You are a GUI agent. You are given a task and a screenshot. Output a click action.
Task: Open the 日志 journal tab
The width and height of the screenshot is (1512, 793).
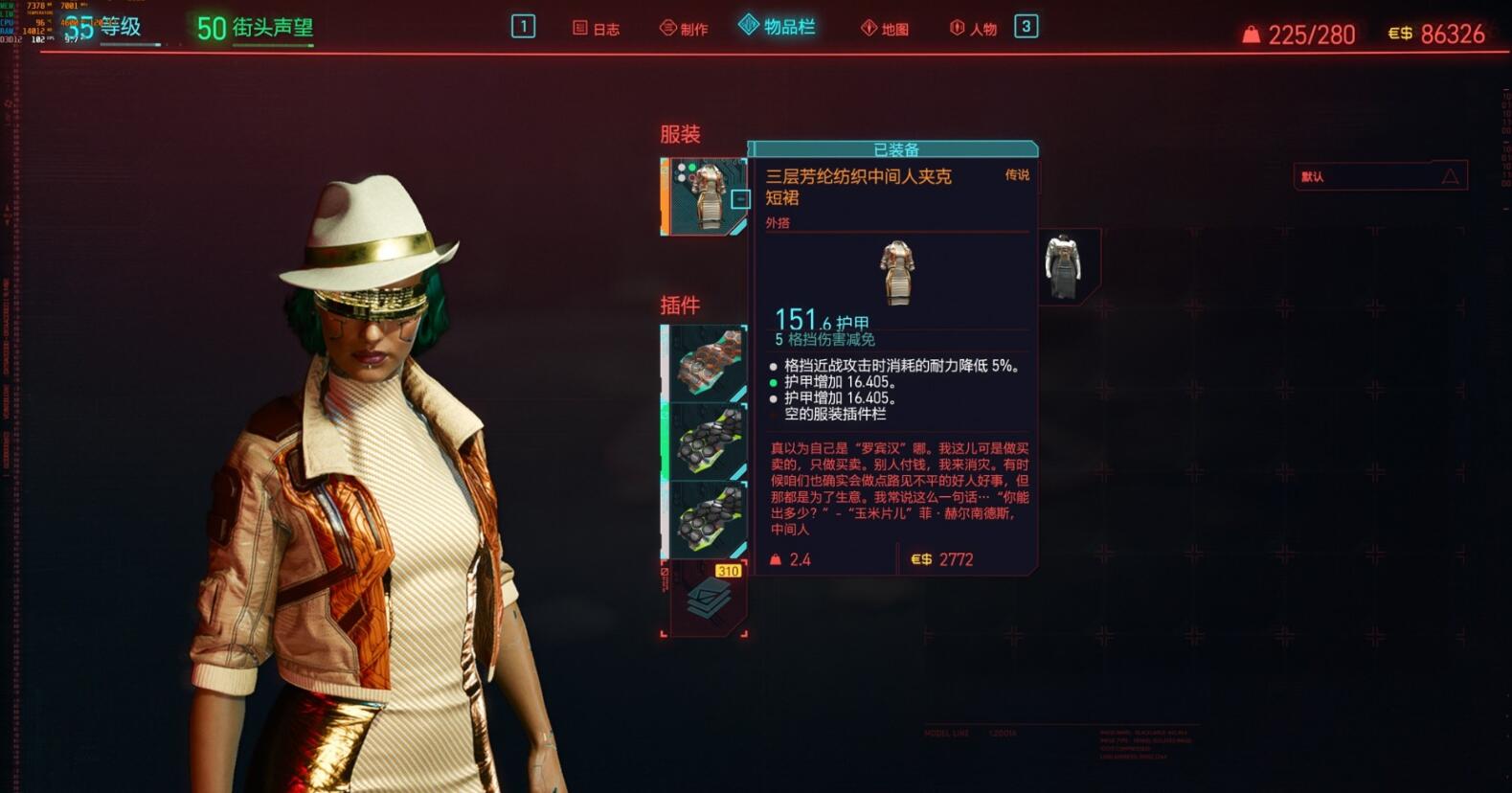click(597, 29)
